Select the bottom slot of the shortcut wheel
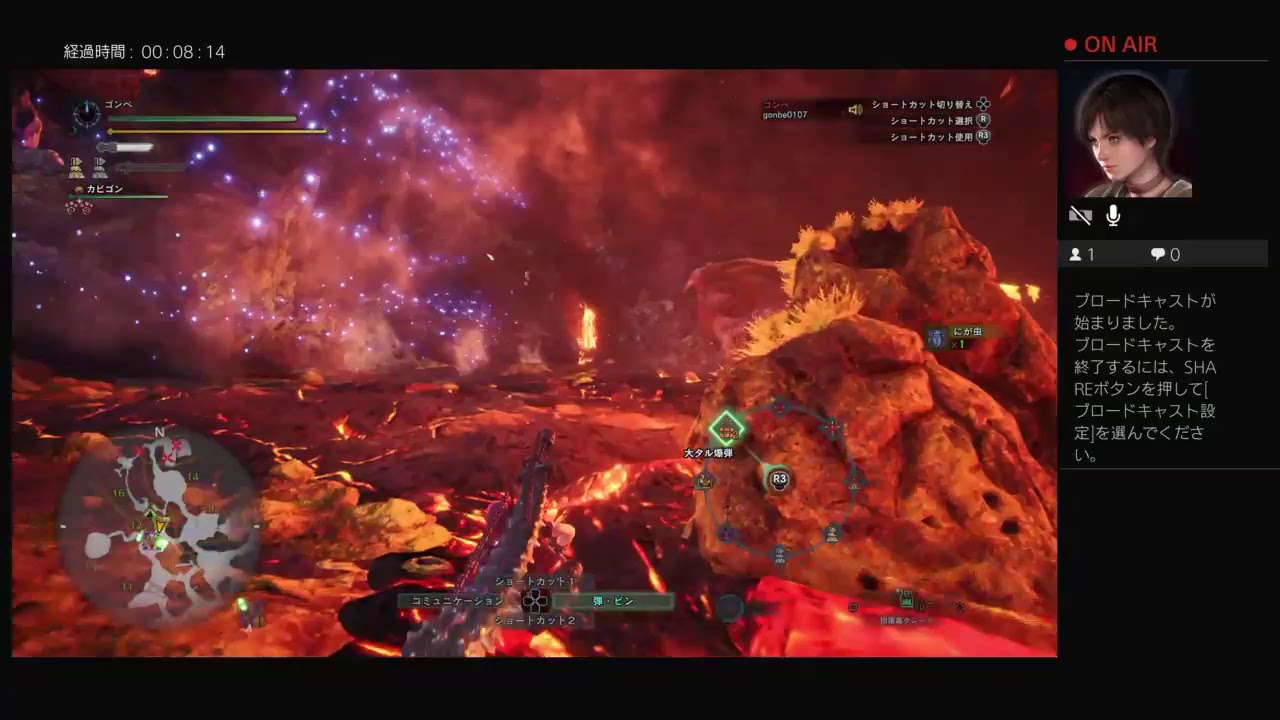 pyautogui.click(x=778, y=555)
